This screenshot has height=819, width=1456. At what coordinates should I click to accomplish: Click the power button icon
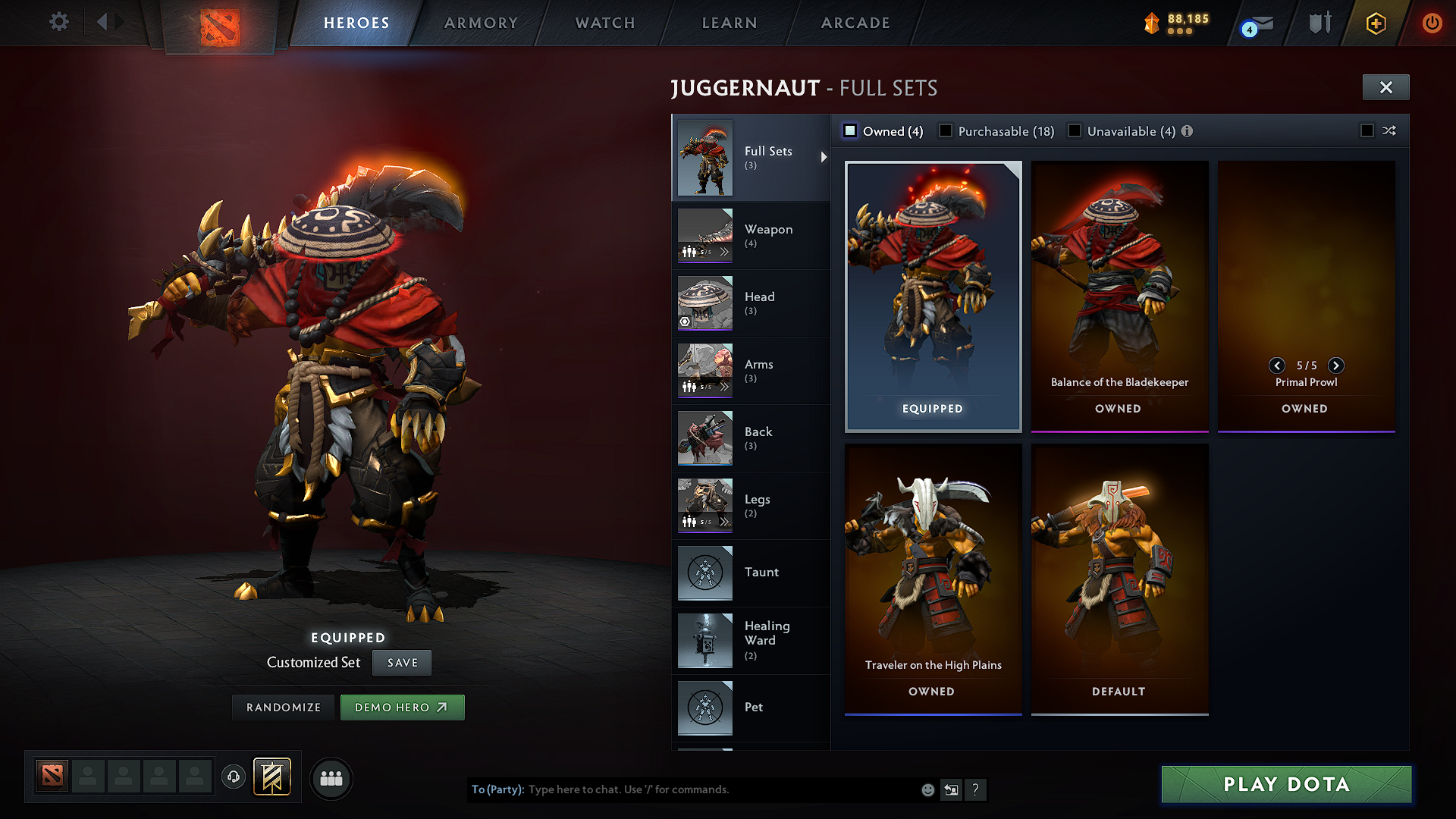pos(1432,23)
